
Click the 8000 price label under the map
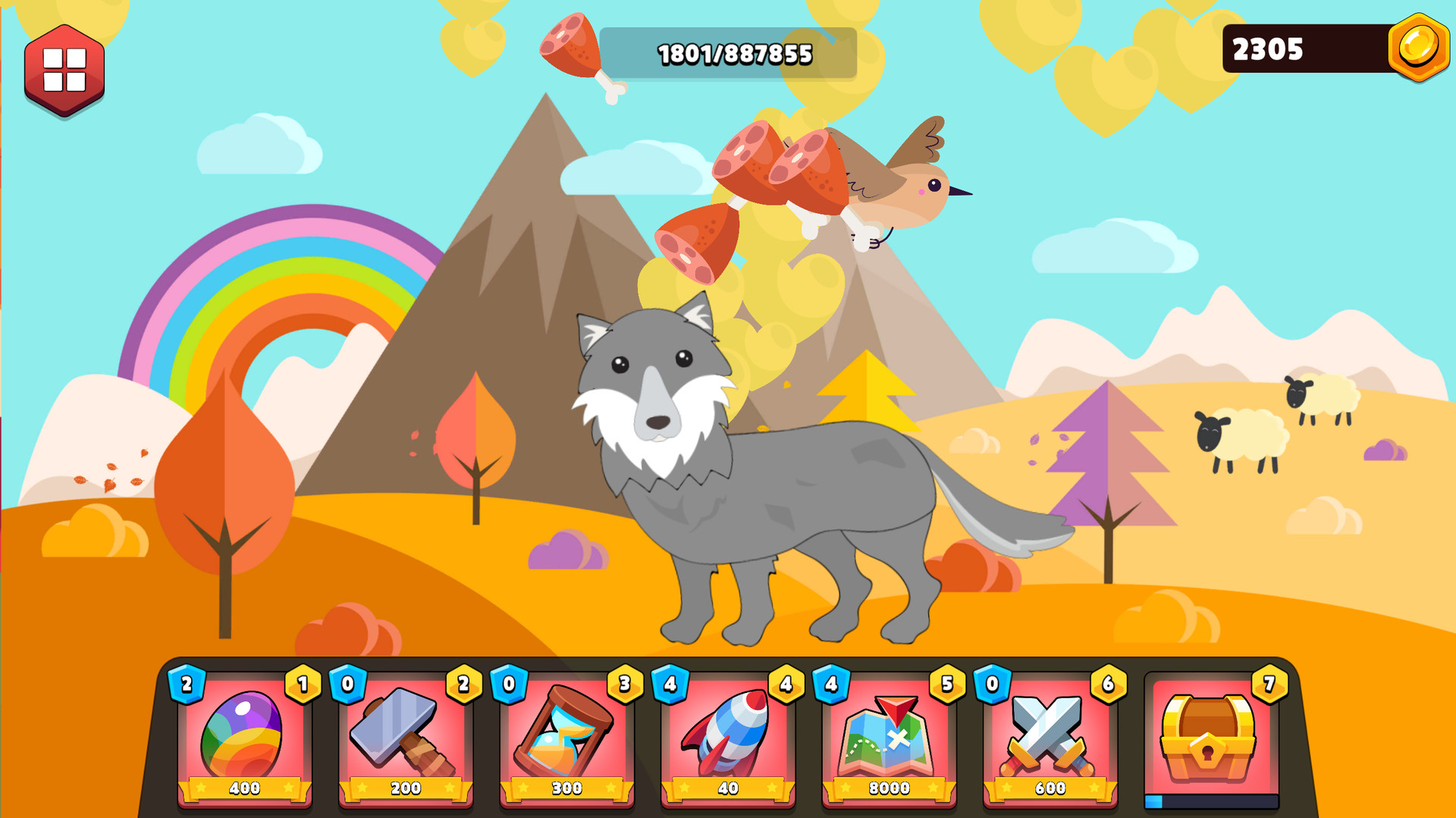click(x=887, y=788)
